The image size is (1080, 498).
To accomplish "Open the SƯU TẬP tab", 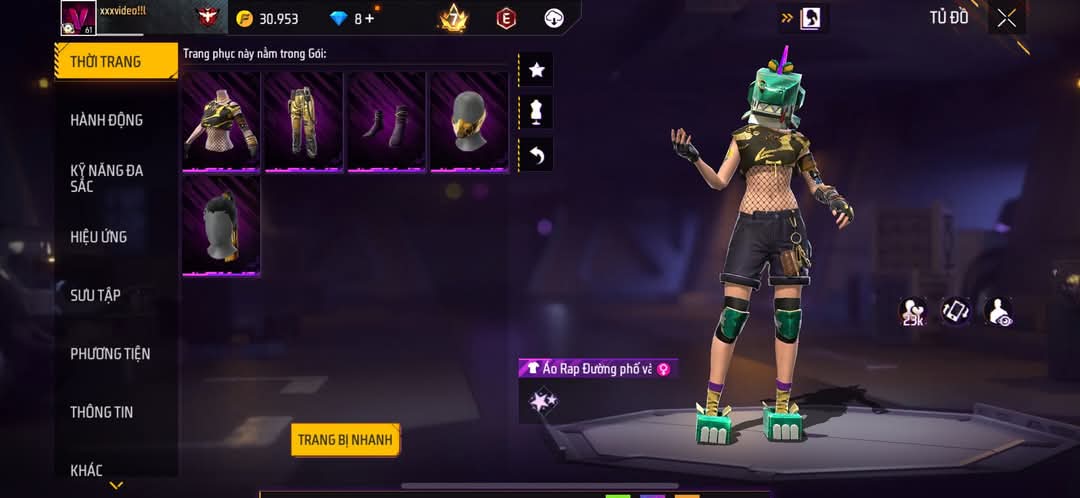I will pos(95,295).
